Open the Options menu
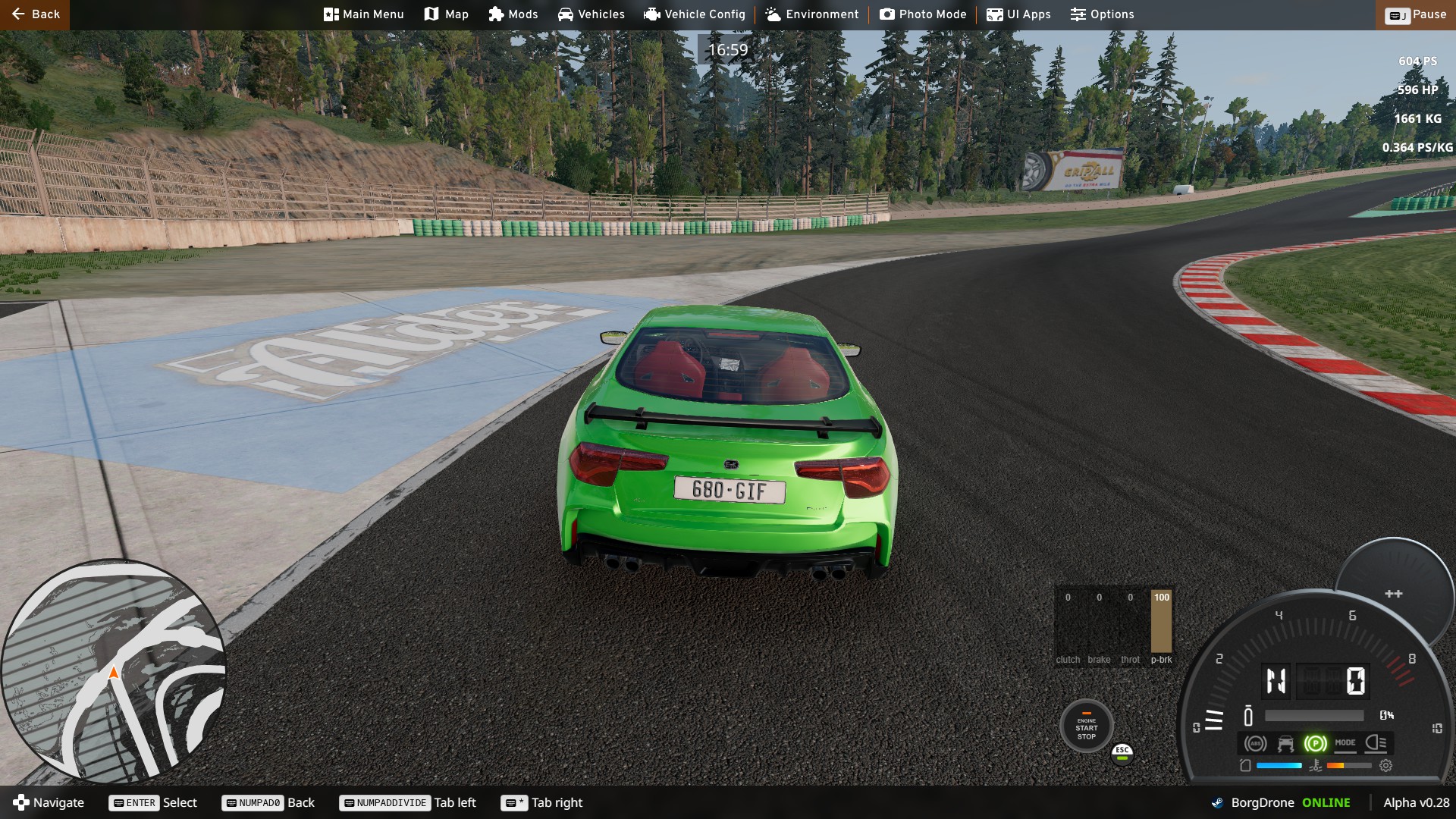Image resolution: width=1456 pixels, height=819 pixels. pos(1101,14)
